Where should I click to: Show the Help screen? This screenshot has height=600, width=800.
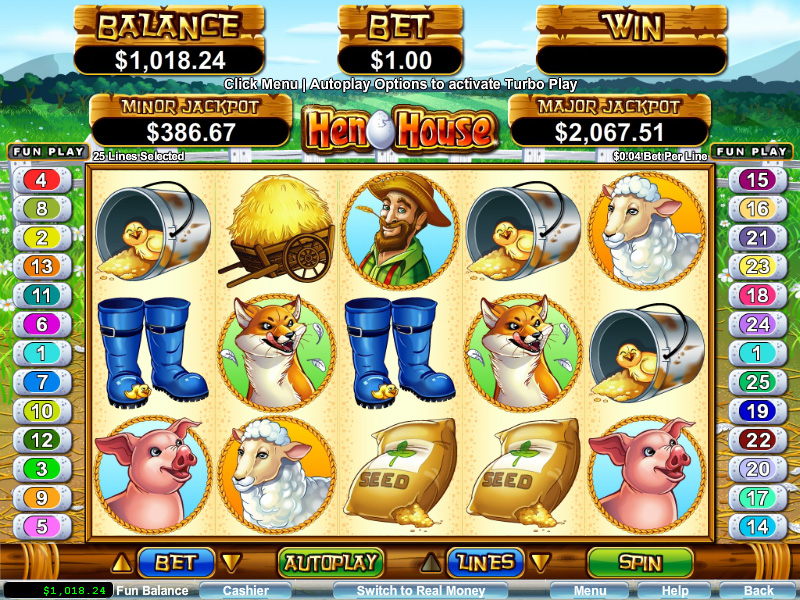[x=675, y=591]
